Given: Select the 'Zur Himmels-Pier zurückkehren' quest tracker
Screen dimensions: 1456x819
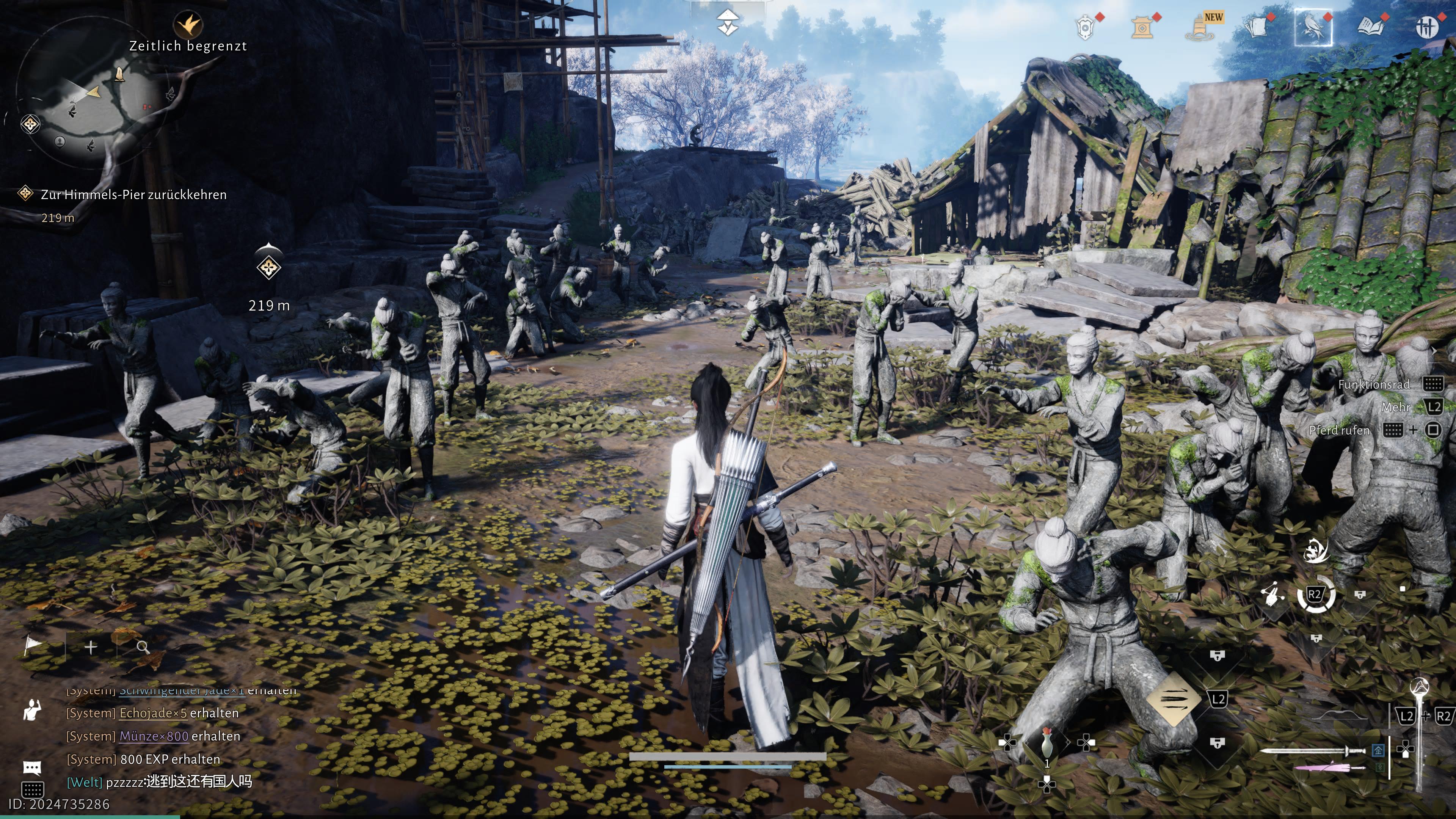Looking at the screenshot, I should 133,195.
